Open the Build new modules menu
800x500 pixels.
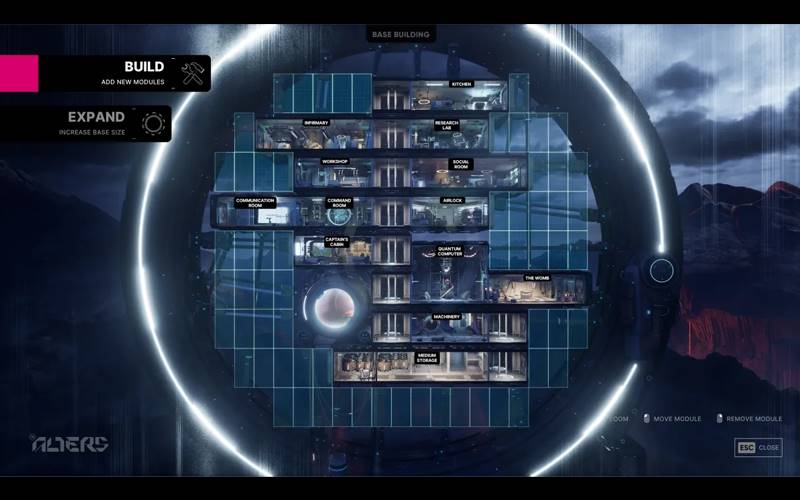coord(124,73)
